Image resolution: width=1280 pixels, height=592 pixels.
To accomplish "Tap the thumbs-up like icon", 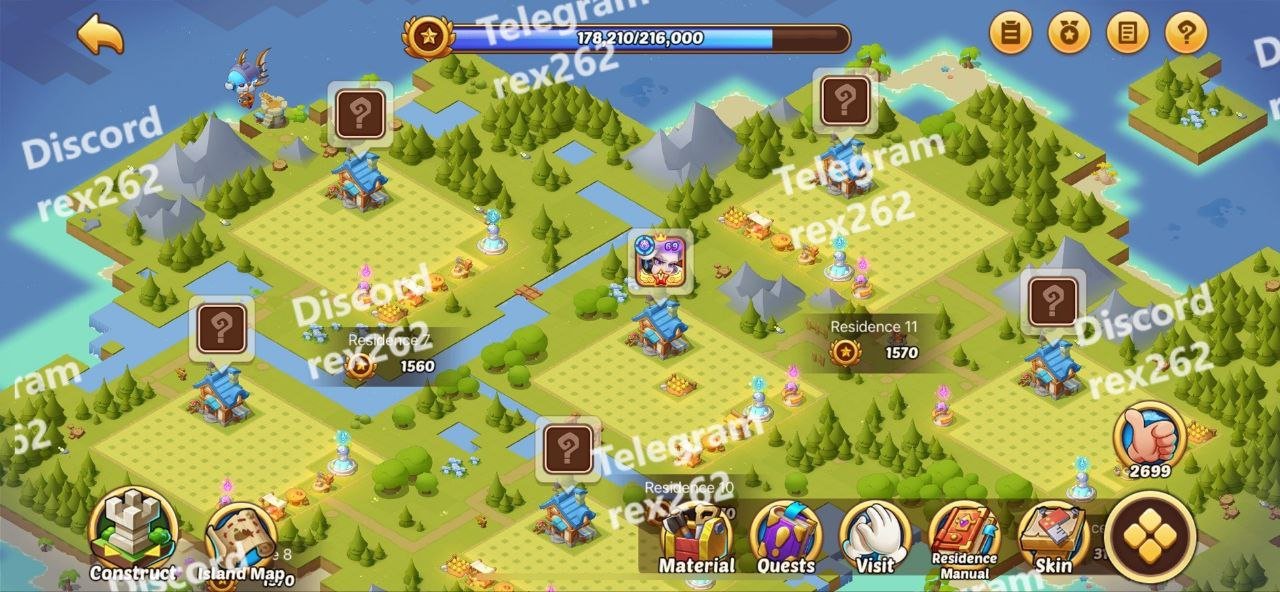I will pos(1149,435).
